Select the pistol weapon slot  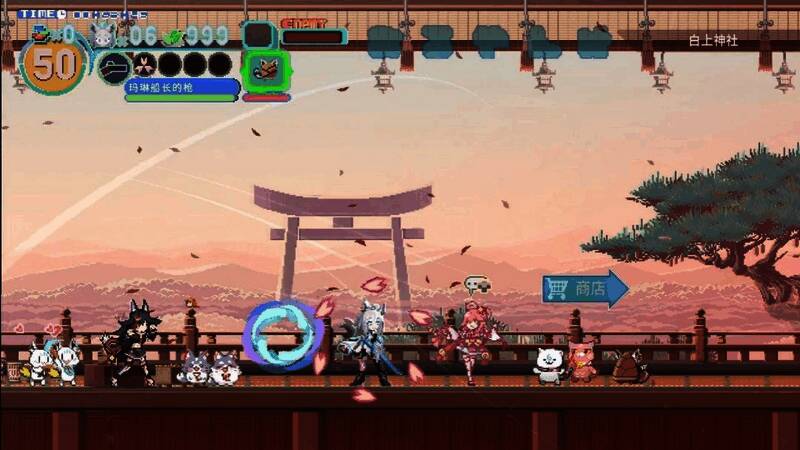[x=112, y=66]
